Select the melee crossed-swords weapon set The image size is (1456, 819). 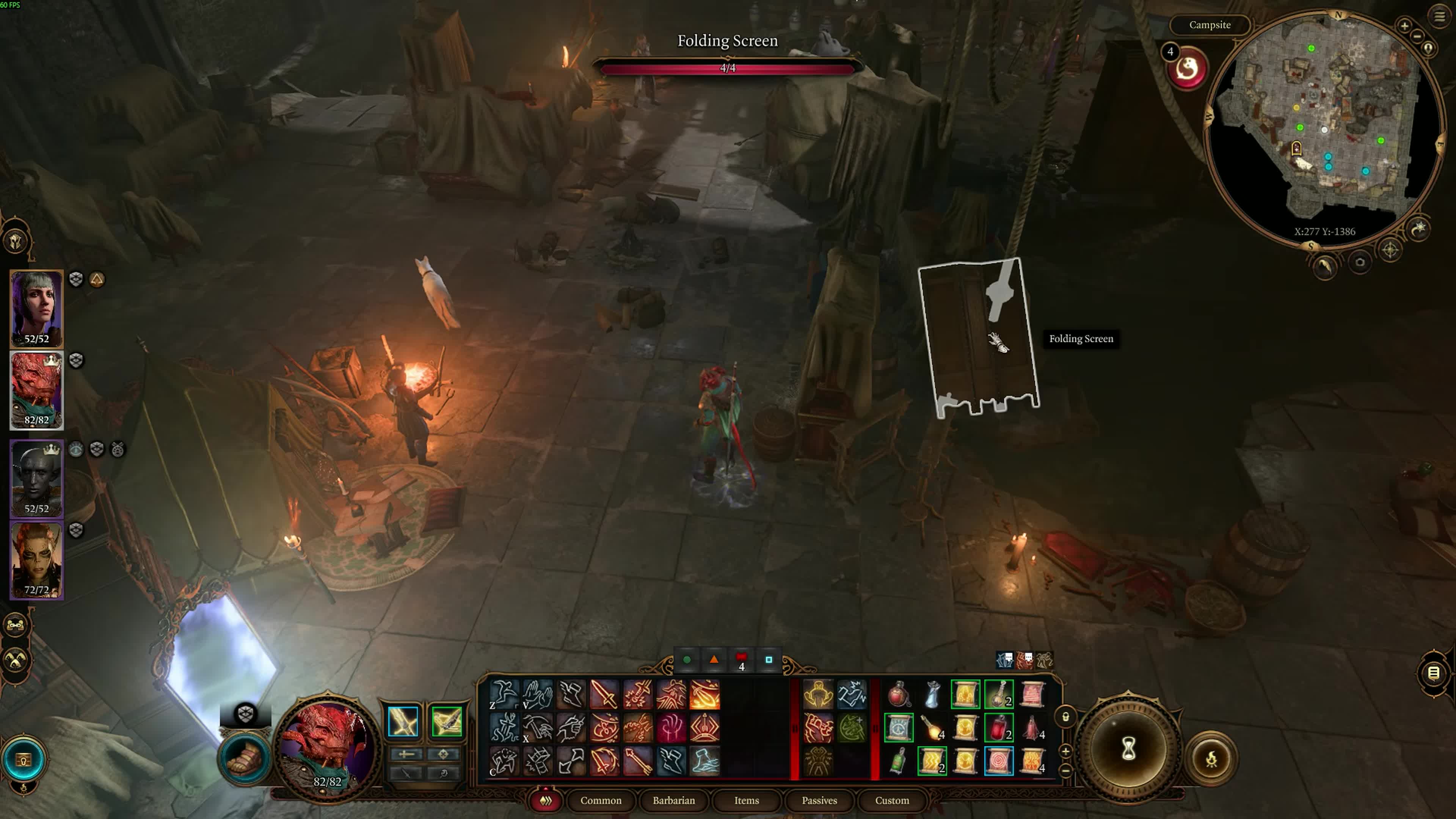(x=403, y=722)
